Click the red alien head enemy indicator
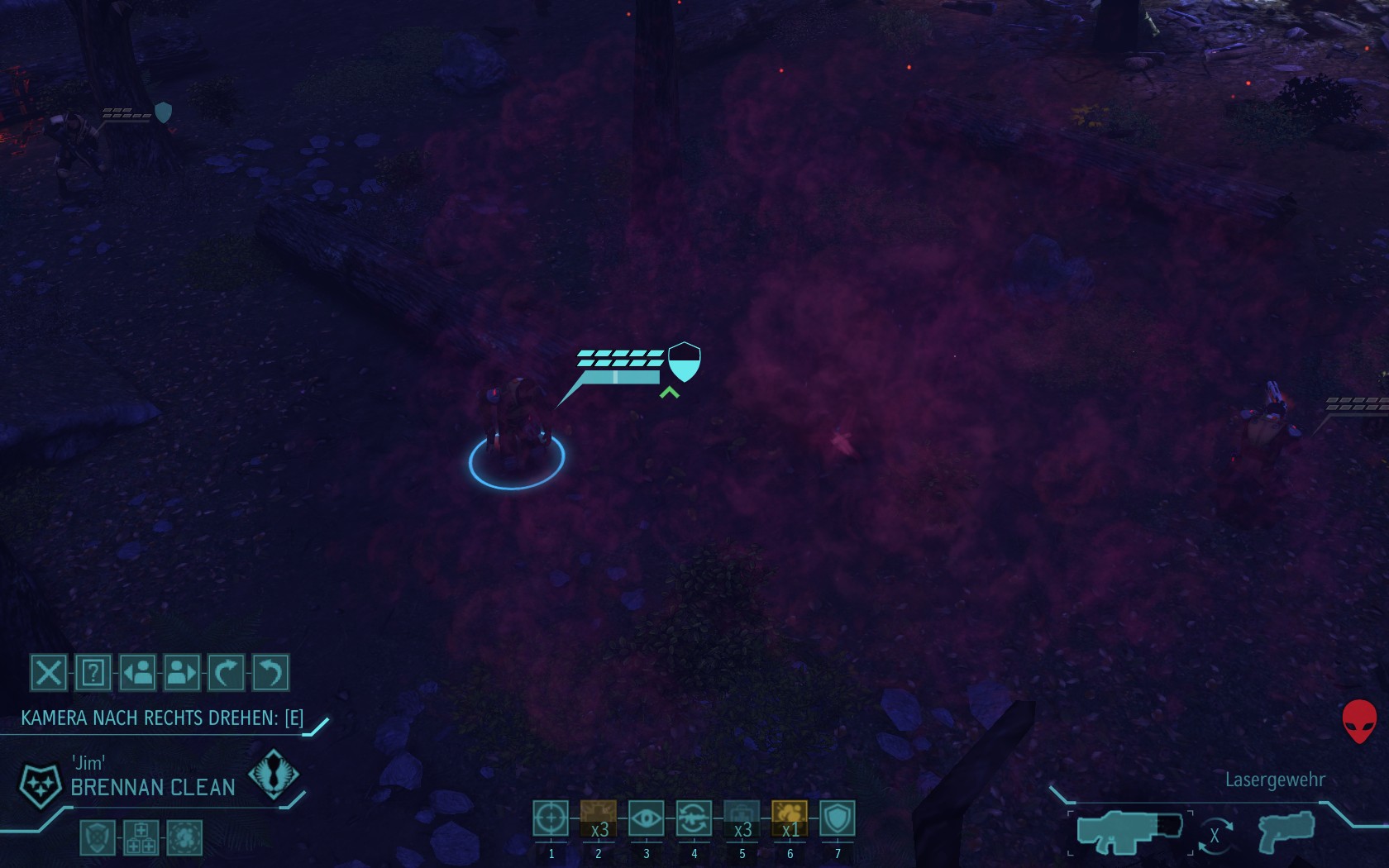The height and width of the screenshot is (868, 1389). tap(1358, 721)
